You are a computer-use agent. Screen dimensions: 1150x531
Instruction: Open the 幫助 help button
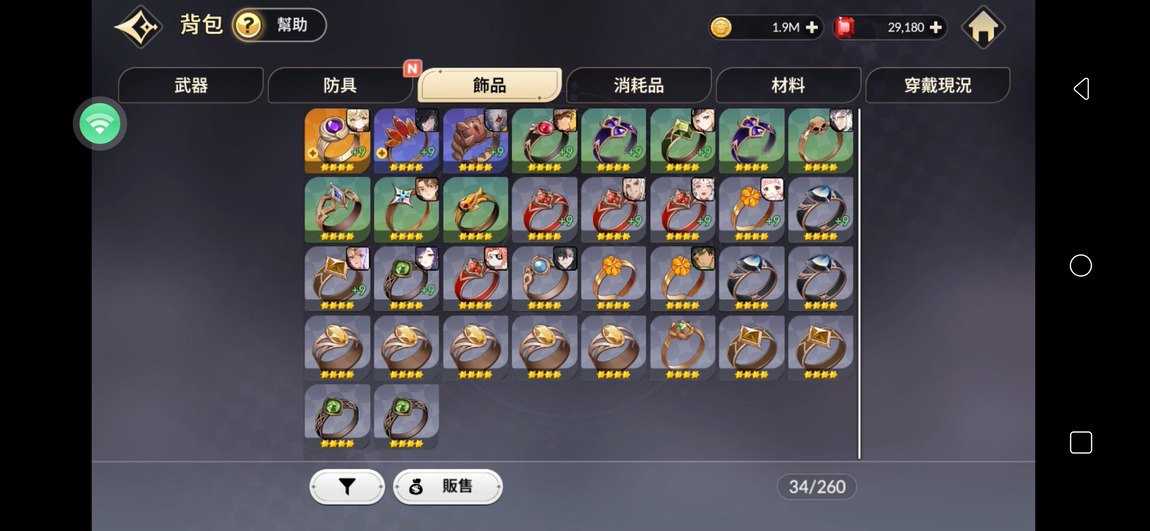coord(280,25)
